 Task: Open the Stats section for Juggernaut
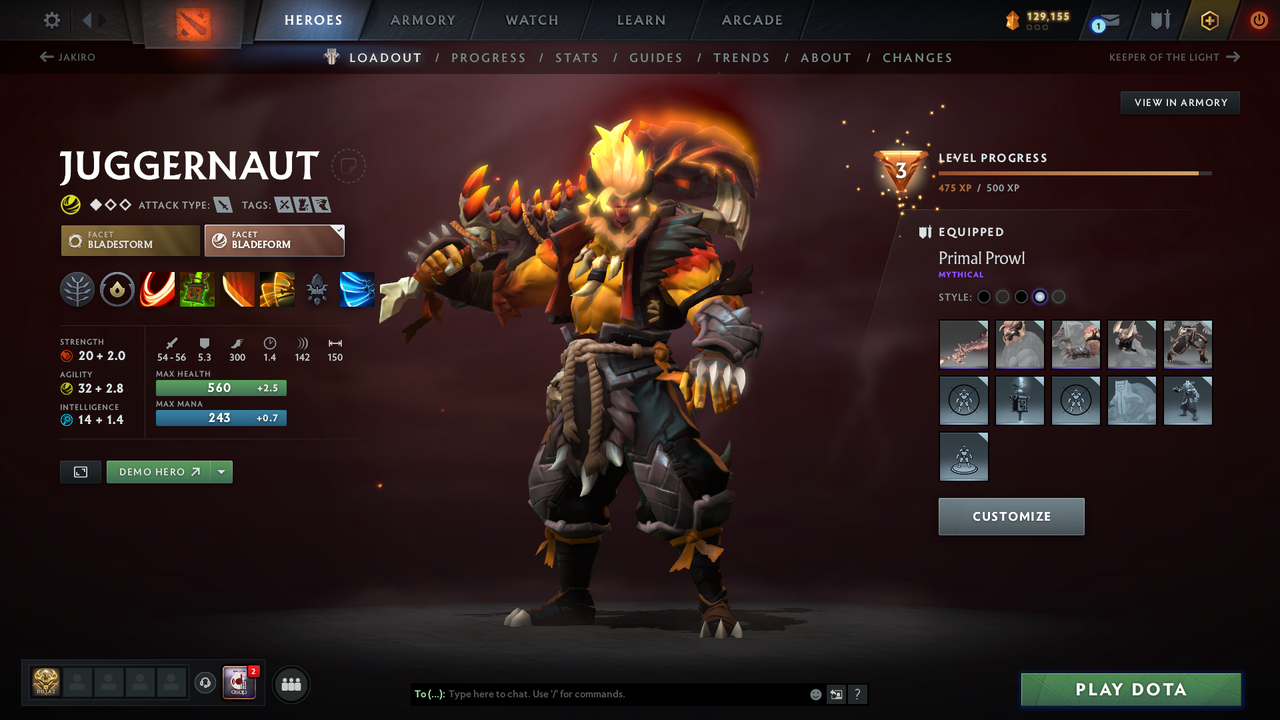click(577, 57)
